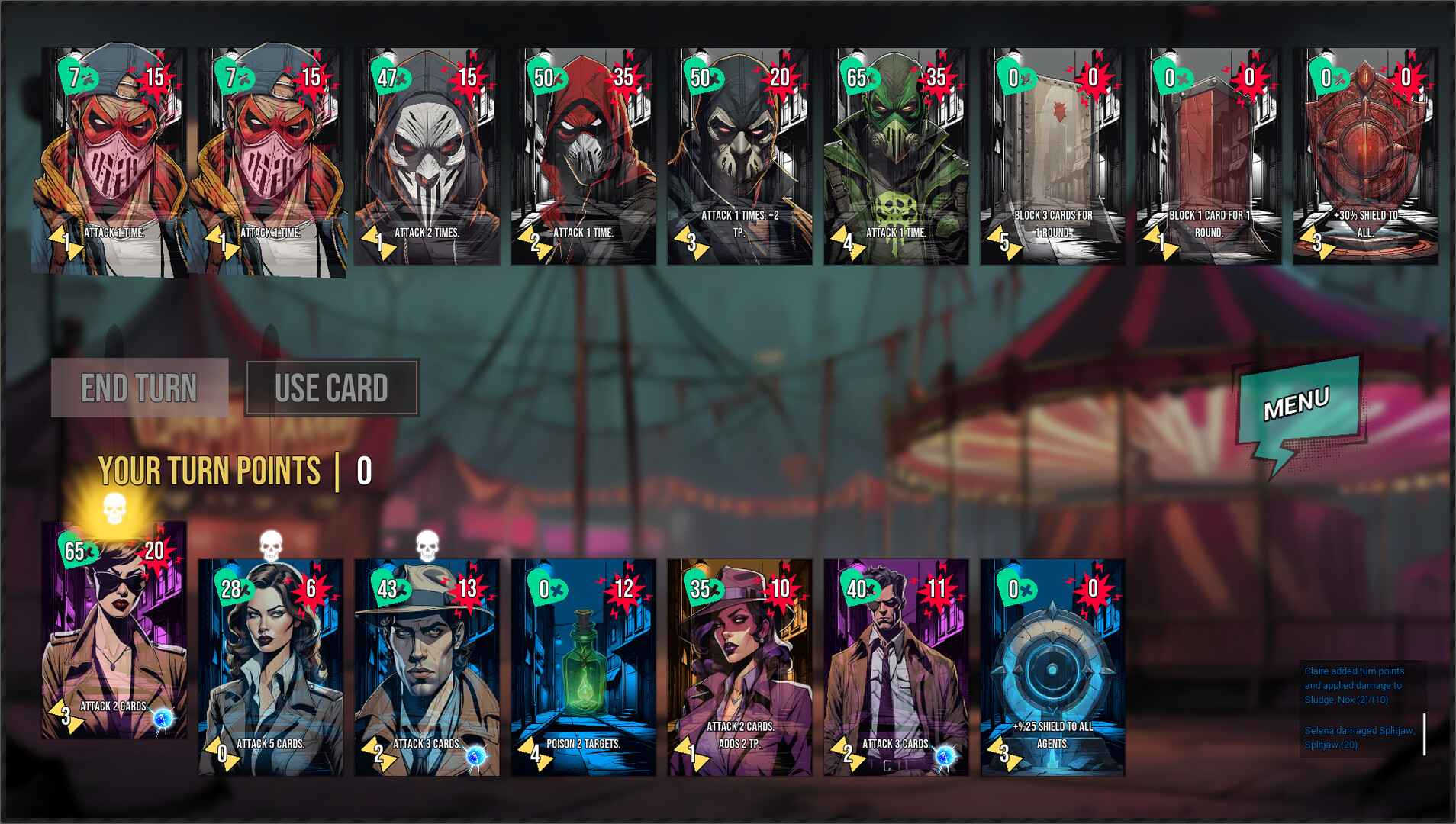Click the blue gem on the fedora detective's card
This screenshot has width=1456, height=824.
click(x=476, y=754)
